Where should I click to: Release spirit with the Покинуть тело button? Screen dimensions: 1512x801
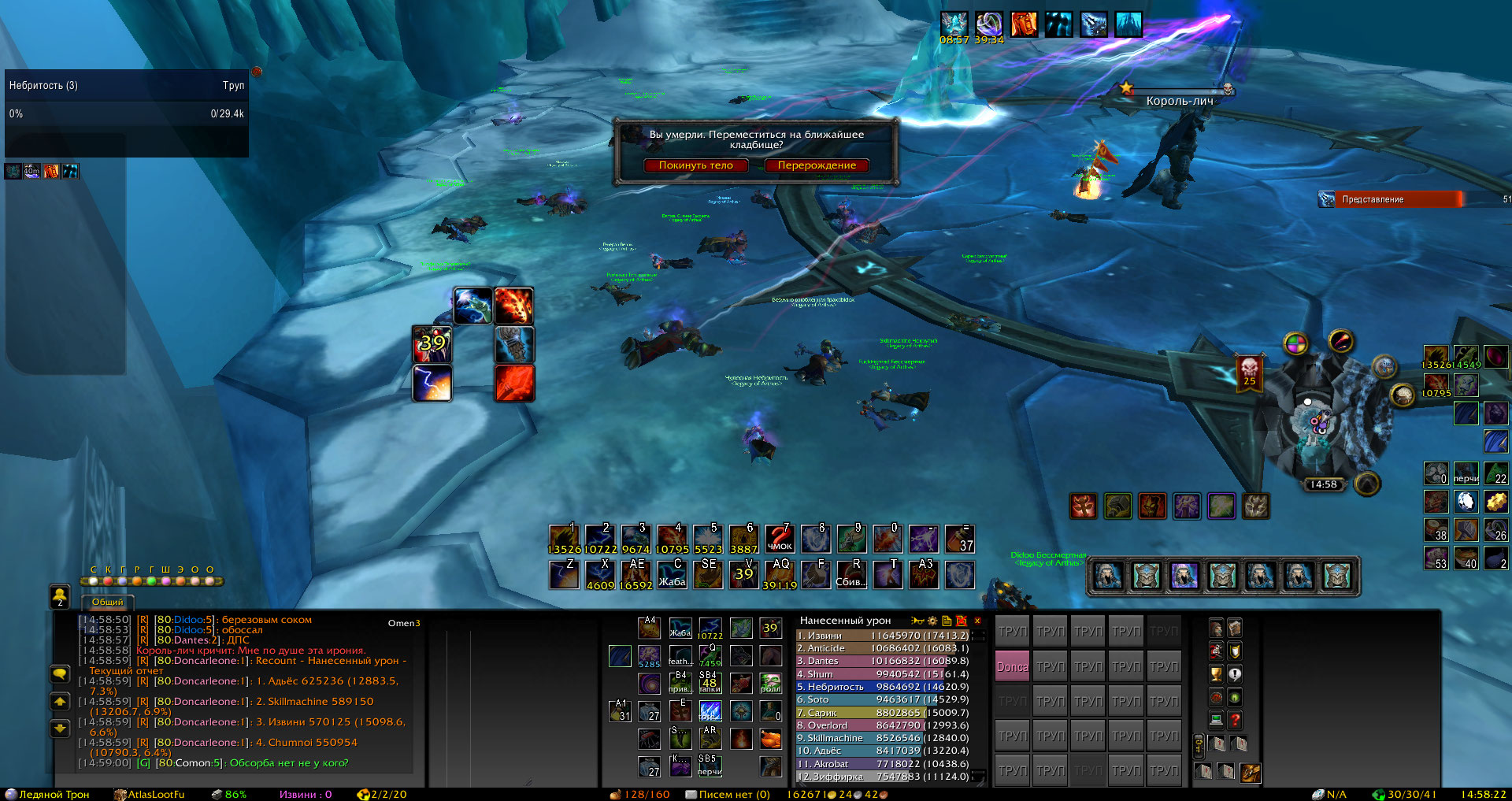point(695,165)
